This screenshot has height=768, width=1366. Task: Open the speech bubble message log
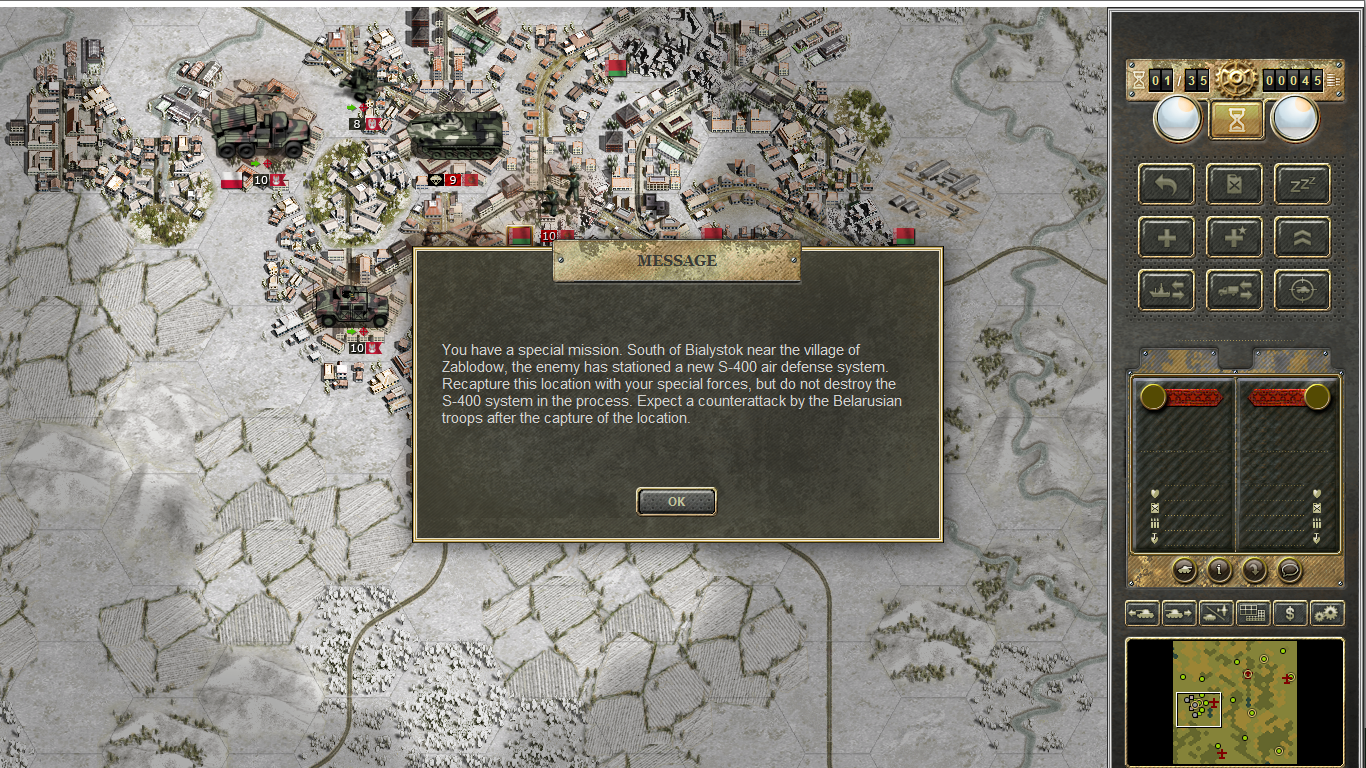click(1290, 570)
